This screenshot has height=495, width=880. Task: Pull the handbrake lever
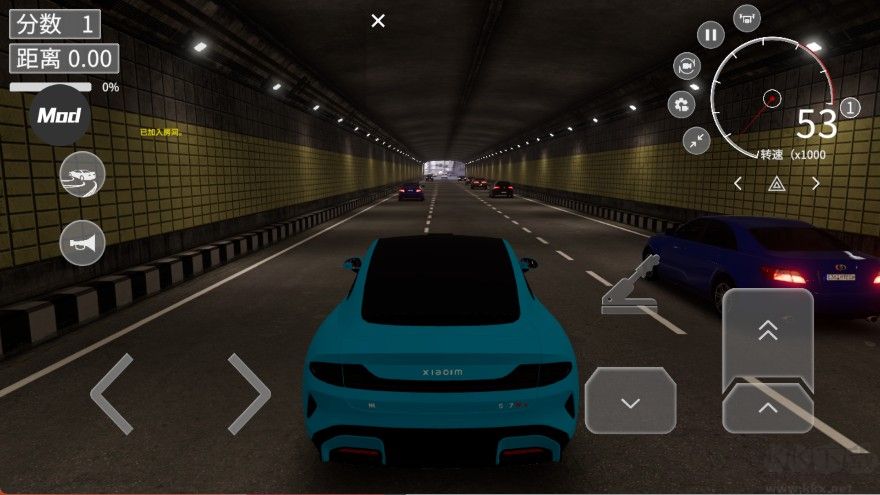coord(629,287)
